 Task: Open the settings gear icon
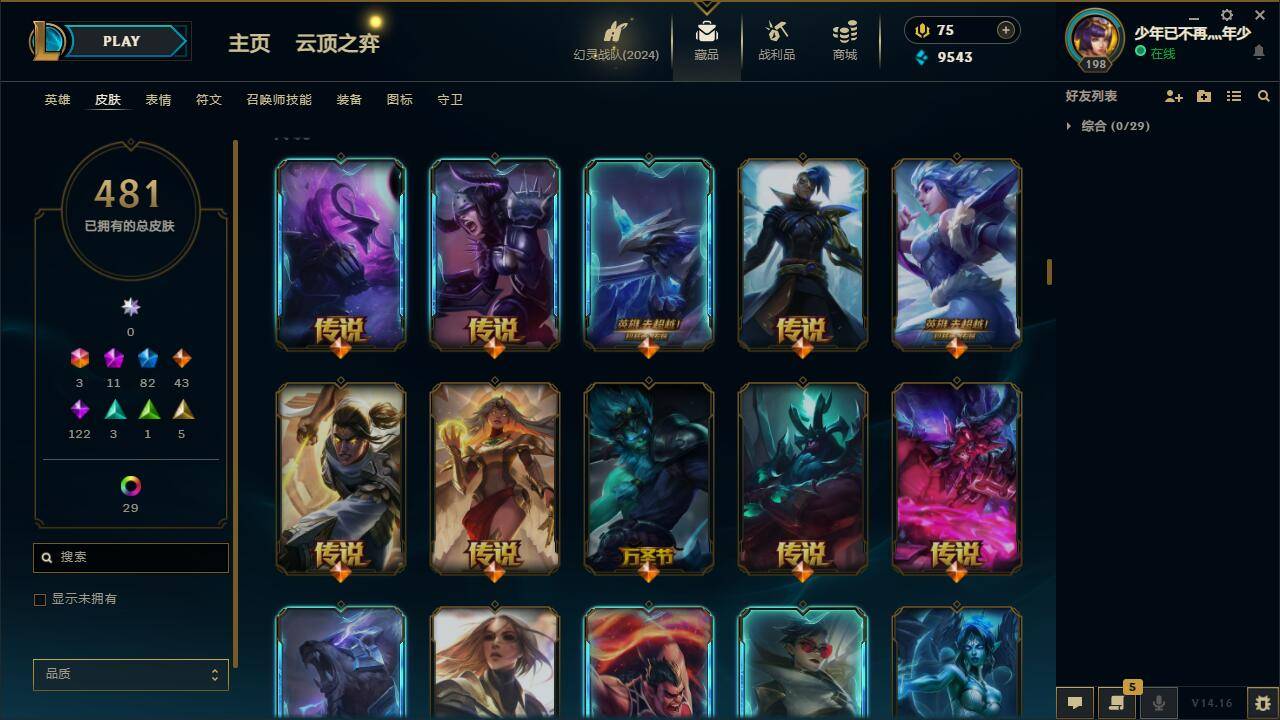[1226, 15]
